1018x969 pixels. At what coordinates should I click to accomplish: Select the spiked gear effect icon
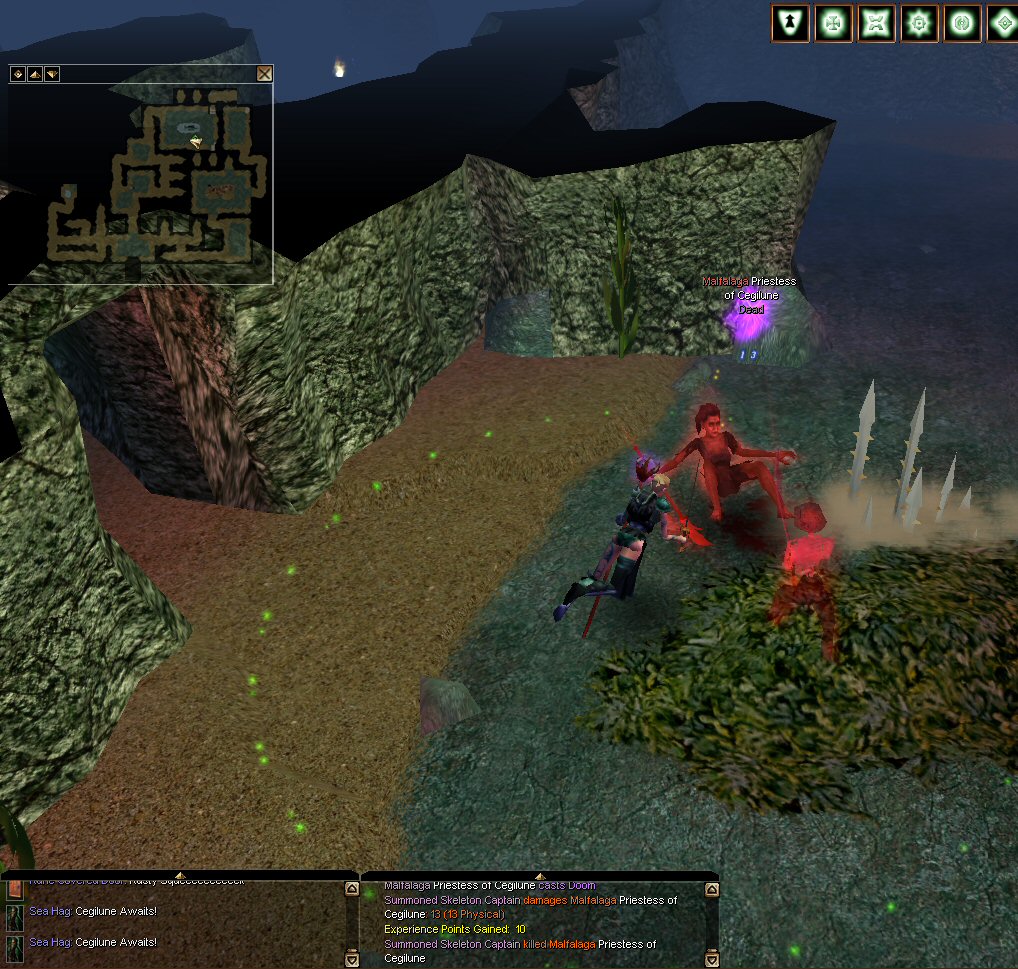919,23
